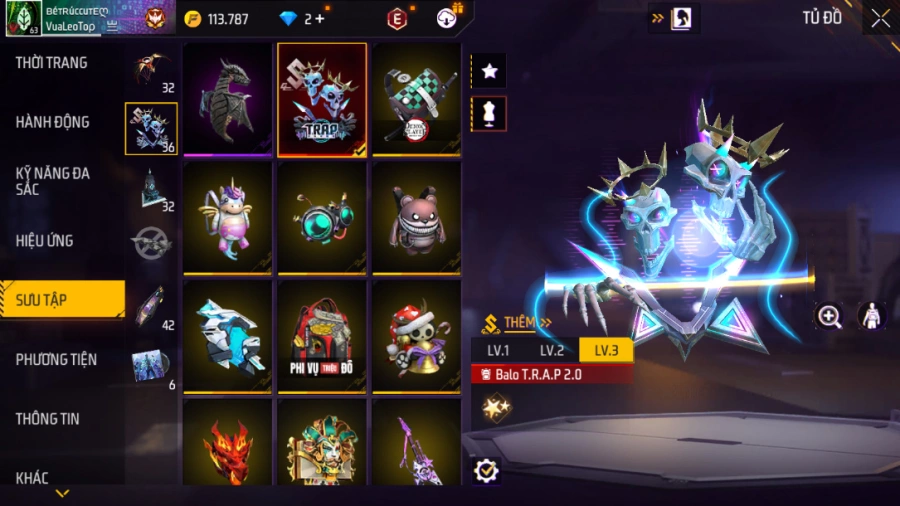Pick the green goggles backpack
Viewport: 900px width, 506px height.
pyautogui.click(x=322, y=217)
